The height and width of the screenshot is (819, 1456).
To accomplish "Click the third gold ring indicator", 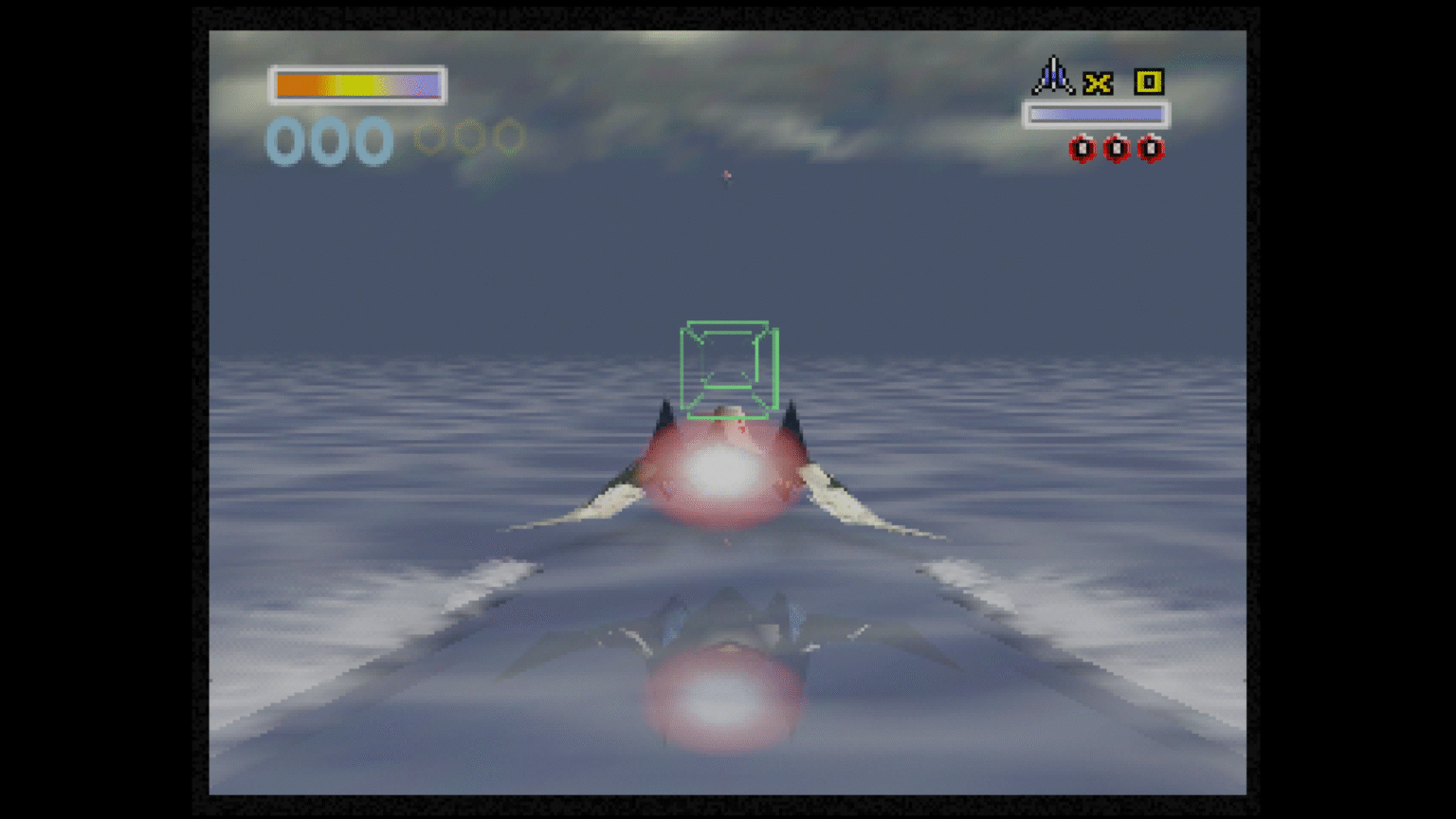I will pyautogui.click(x=509, y=136).
